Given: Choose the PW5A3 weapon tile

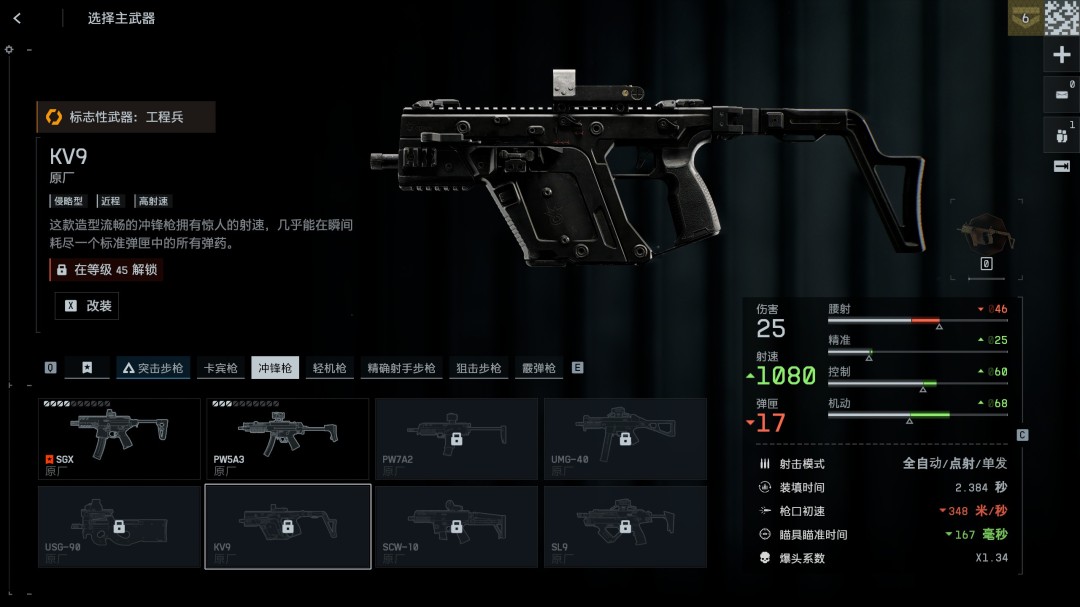Looking at the screenshot, I should point(288,438).
